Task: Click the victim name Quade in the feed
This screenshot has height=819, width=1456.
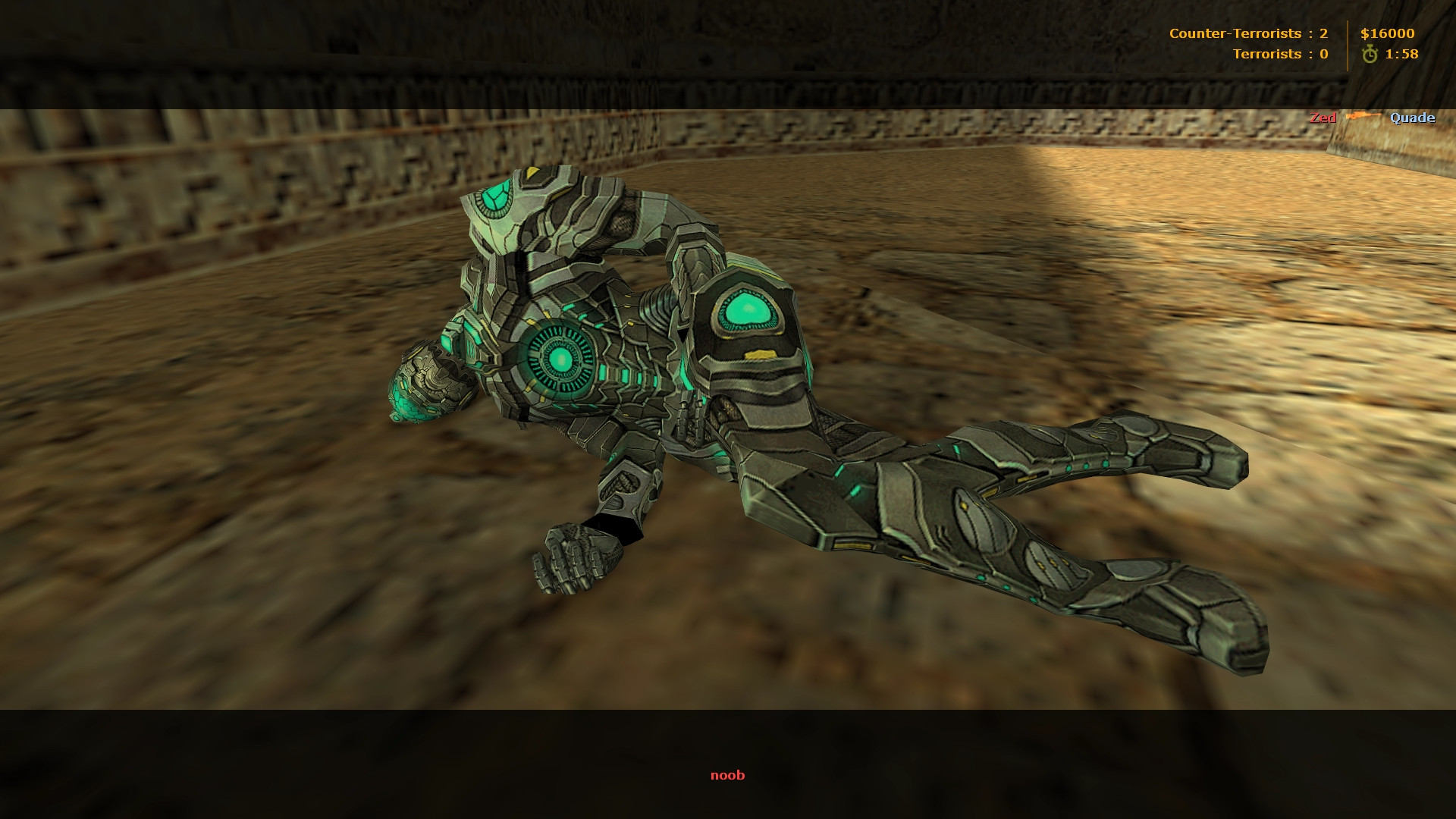Action: tap(1412, 118)
